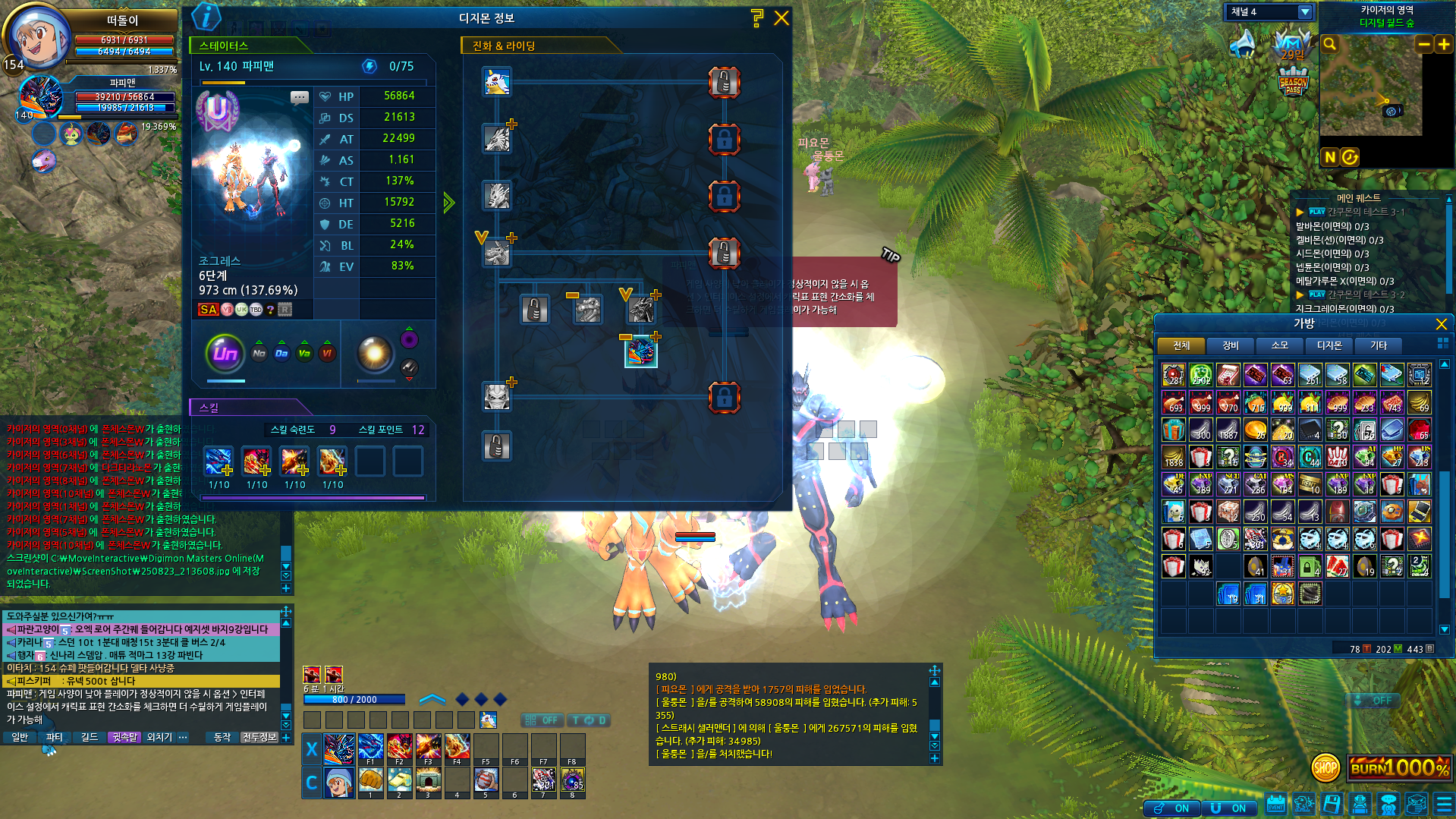
Task: Zoom out the minimap with minus button
Action: pos(1424,45)
